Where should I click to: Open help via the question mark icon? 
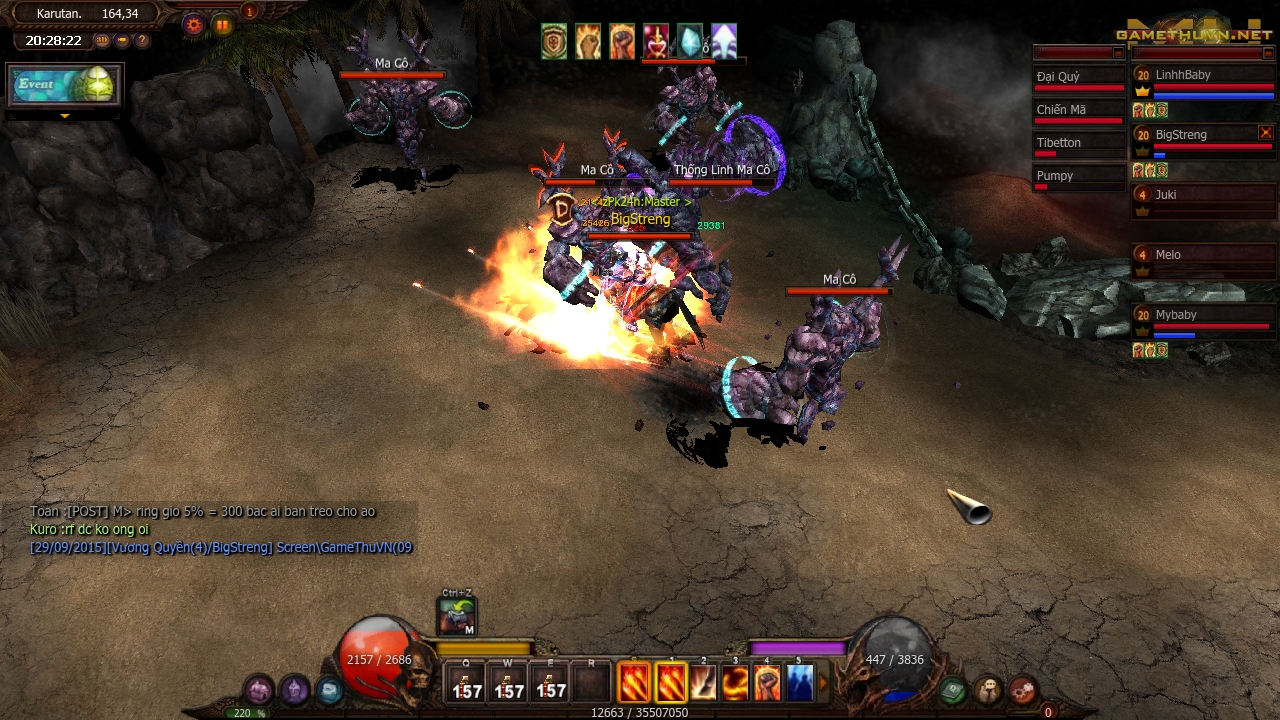[x=142, y=40]
